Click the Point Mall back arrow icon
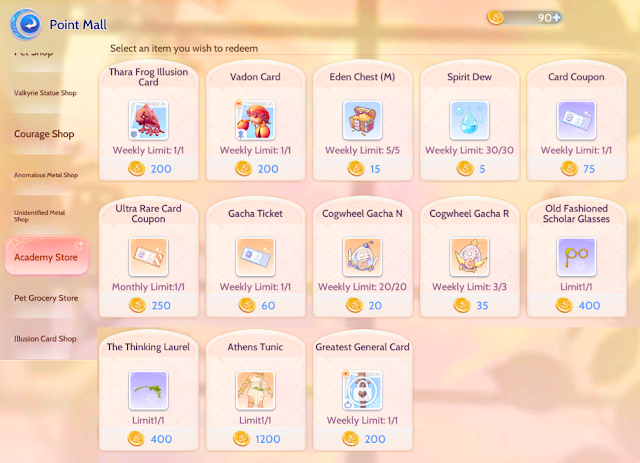The width and height of the screenshot is (640, 463). coord(33,22)
